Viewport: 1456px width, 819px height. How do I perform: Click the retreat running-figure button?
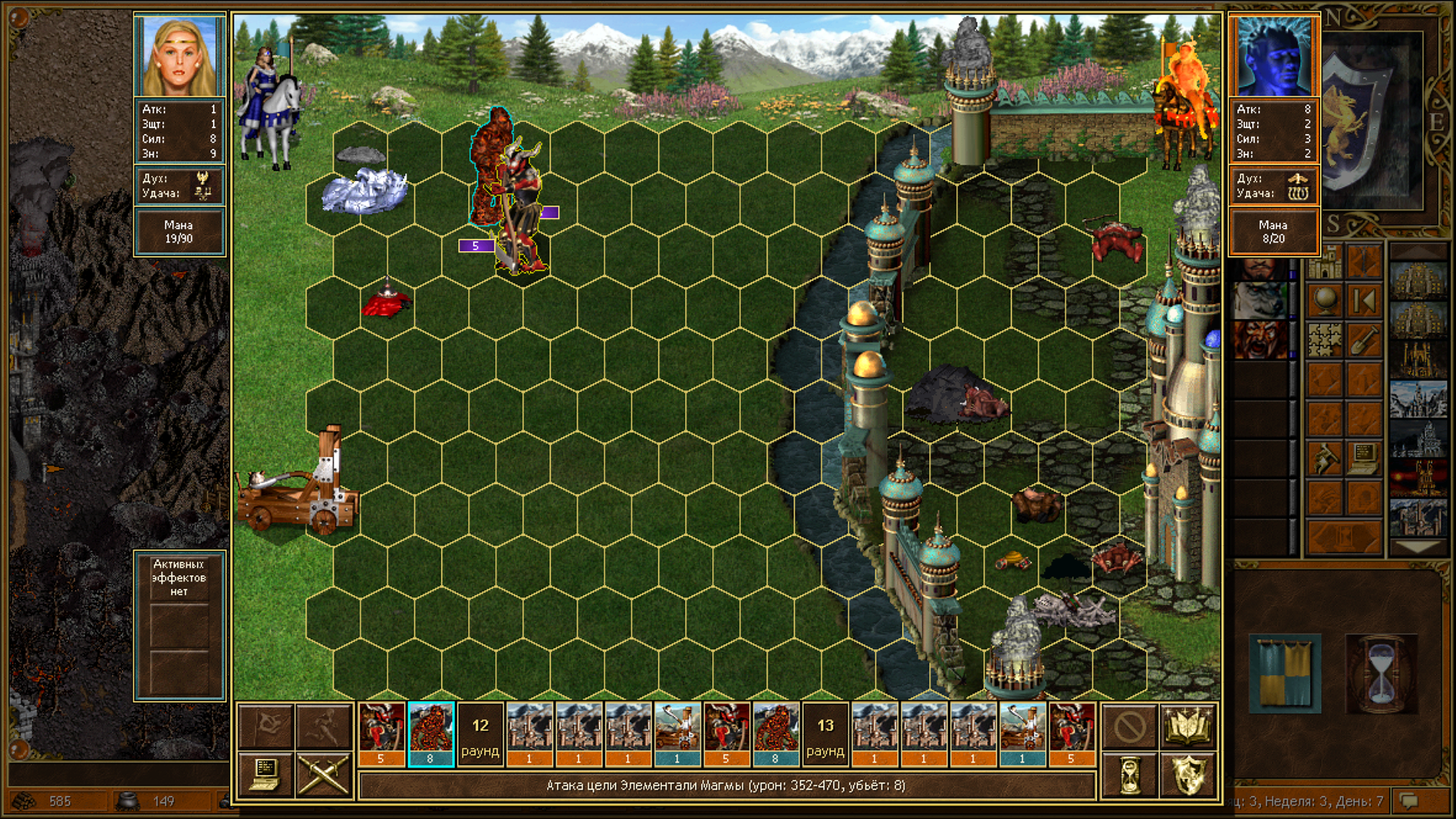click(x=324, y=726)
